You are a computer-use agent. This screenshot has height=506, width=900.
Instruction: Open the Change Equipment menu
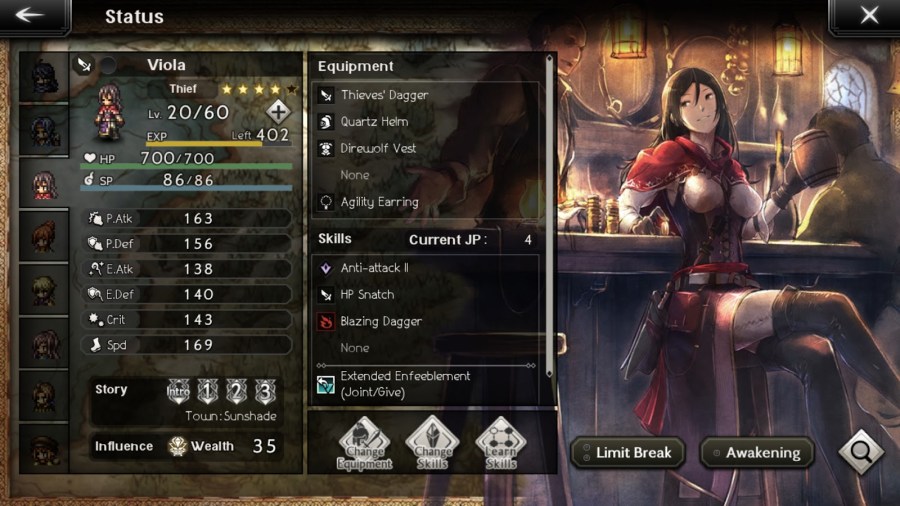tap(364, 443)
